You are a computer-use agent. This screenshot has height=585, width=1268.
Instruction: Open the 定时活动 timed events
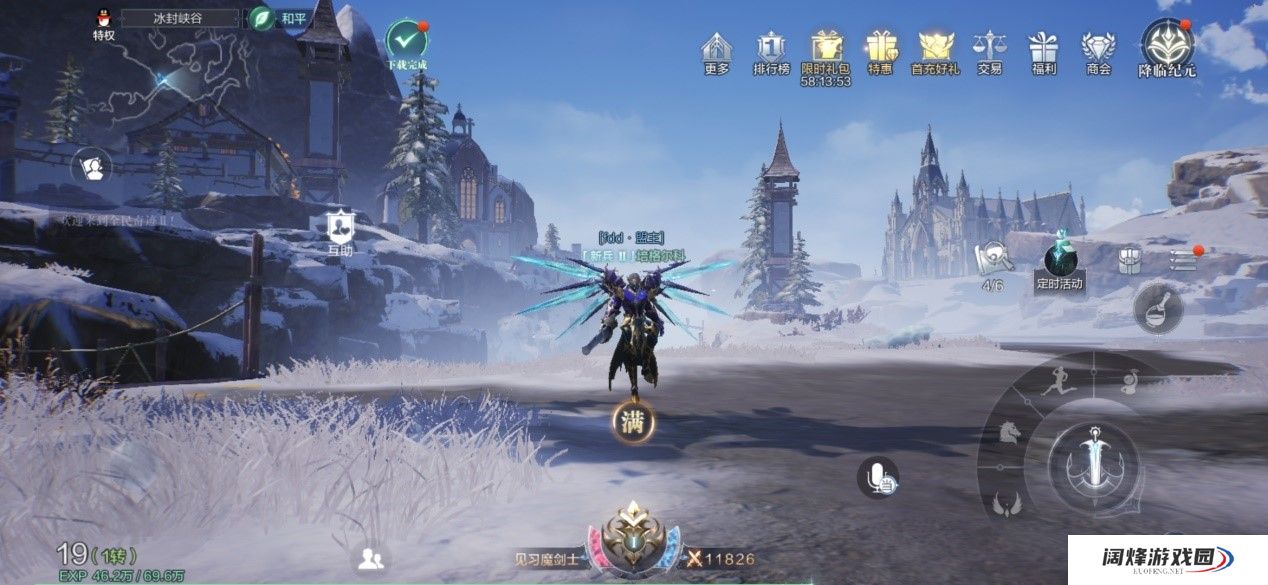pos(1059,260)
